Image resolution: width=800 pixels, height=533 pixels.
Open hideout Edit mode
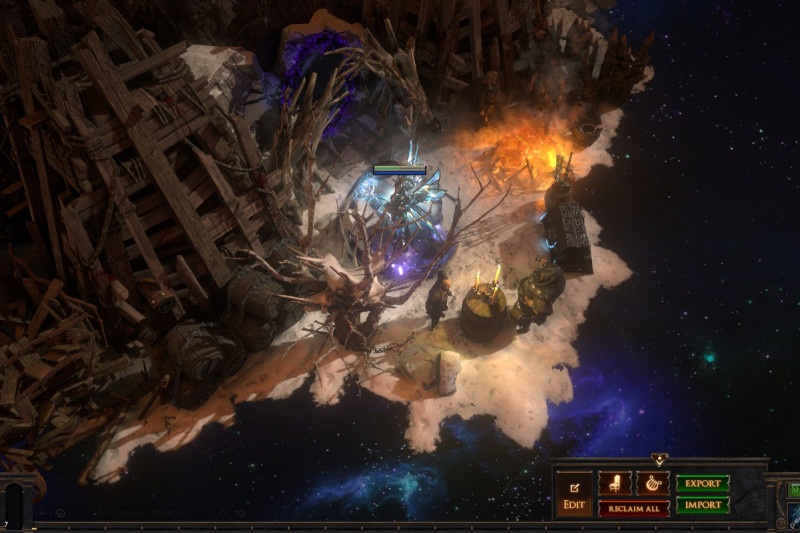[x=573, y=495]
